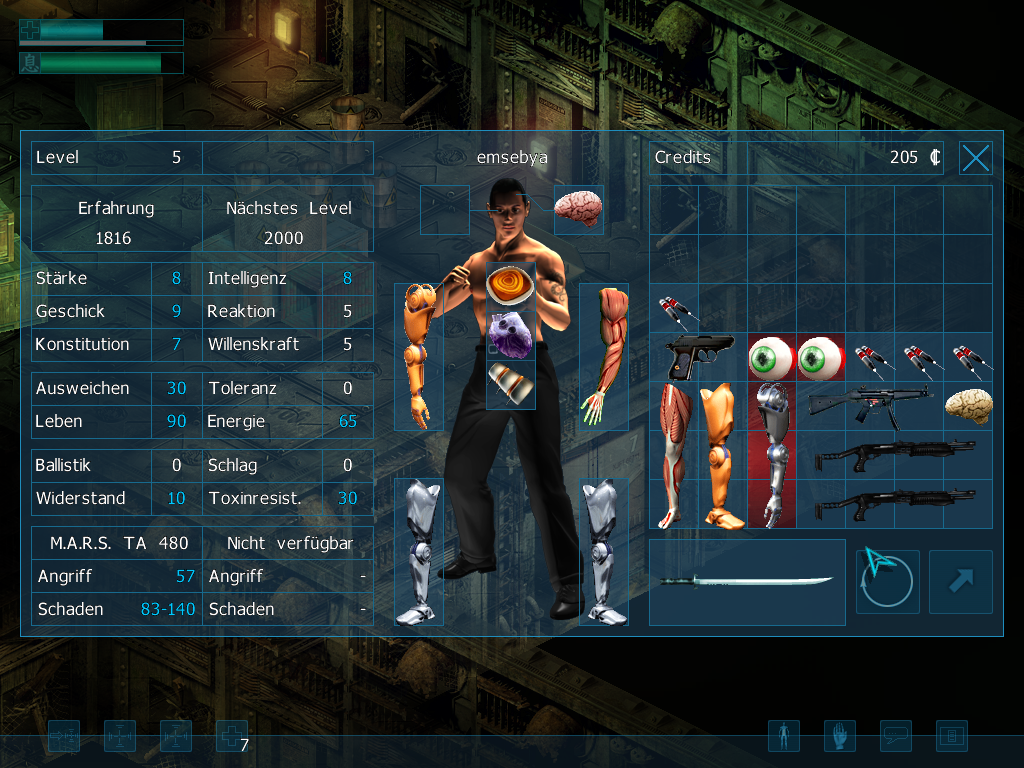Click the circular arrow rotate button
The width and height of the screenshot is (1024, 768).
(x=887, y=581)
